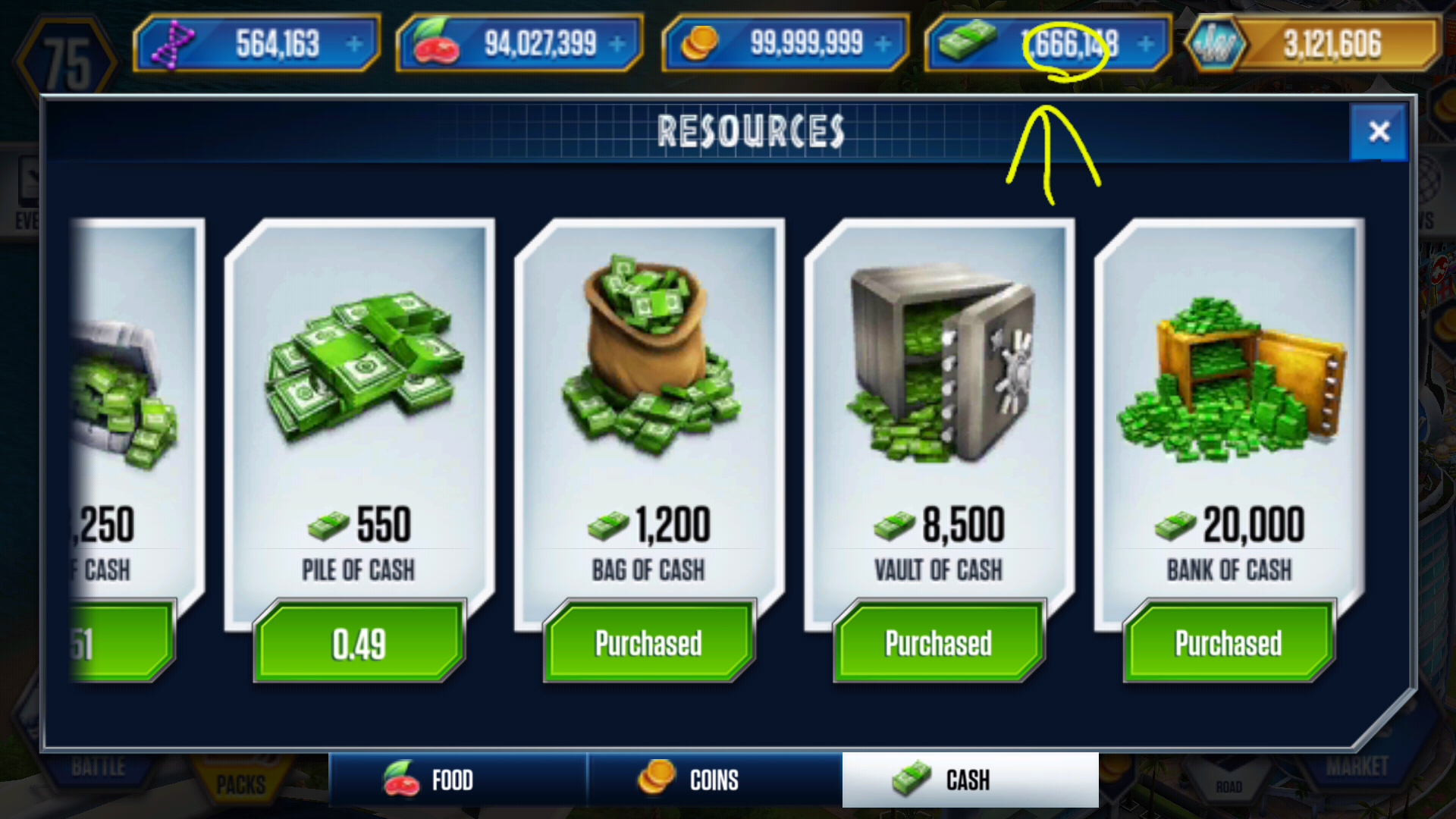1456x819 pixels.
Task: Add more cash with the plus button
Action: pos(1146,44)
